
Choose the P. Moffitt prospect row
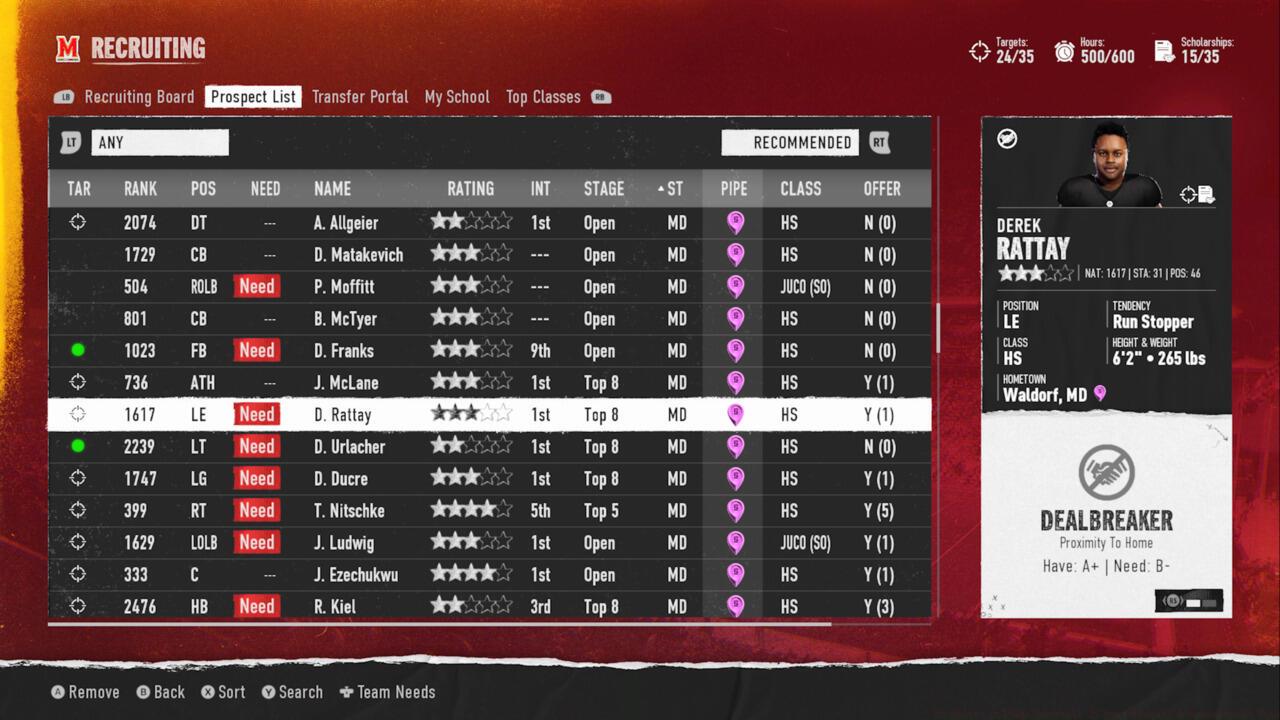tap(344, 287)
